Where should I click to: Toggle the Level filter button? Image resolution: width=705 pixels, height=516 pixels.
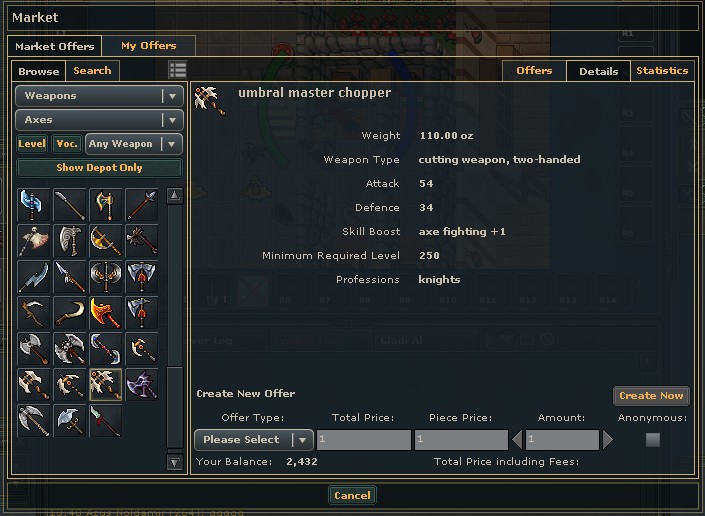[32, 144]
